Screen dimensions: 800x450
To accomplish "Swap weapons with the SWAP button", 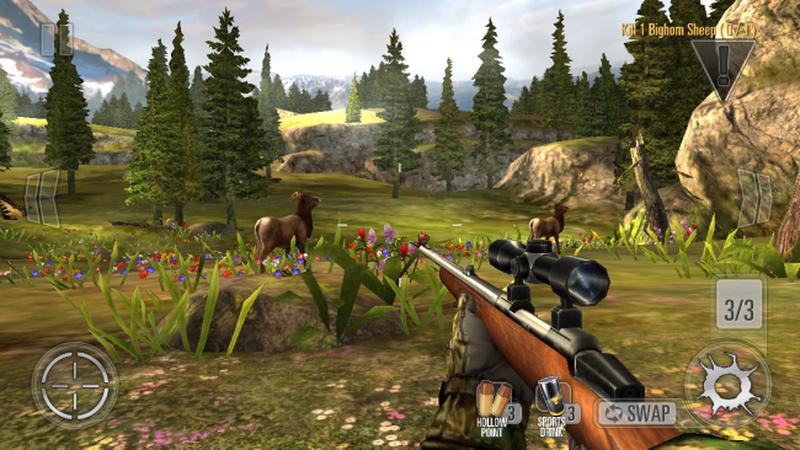I will point(637,412).
